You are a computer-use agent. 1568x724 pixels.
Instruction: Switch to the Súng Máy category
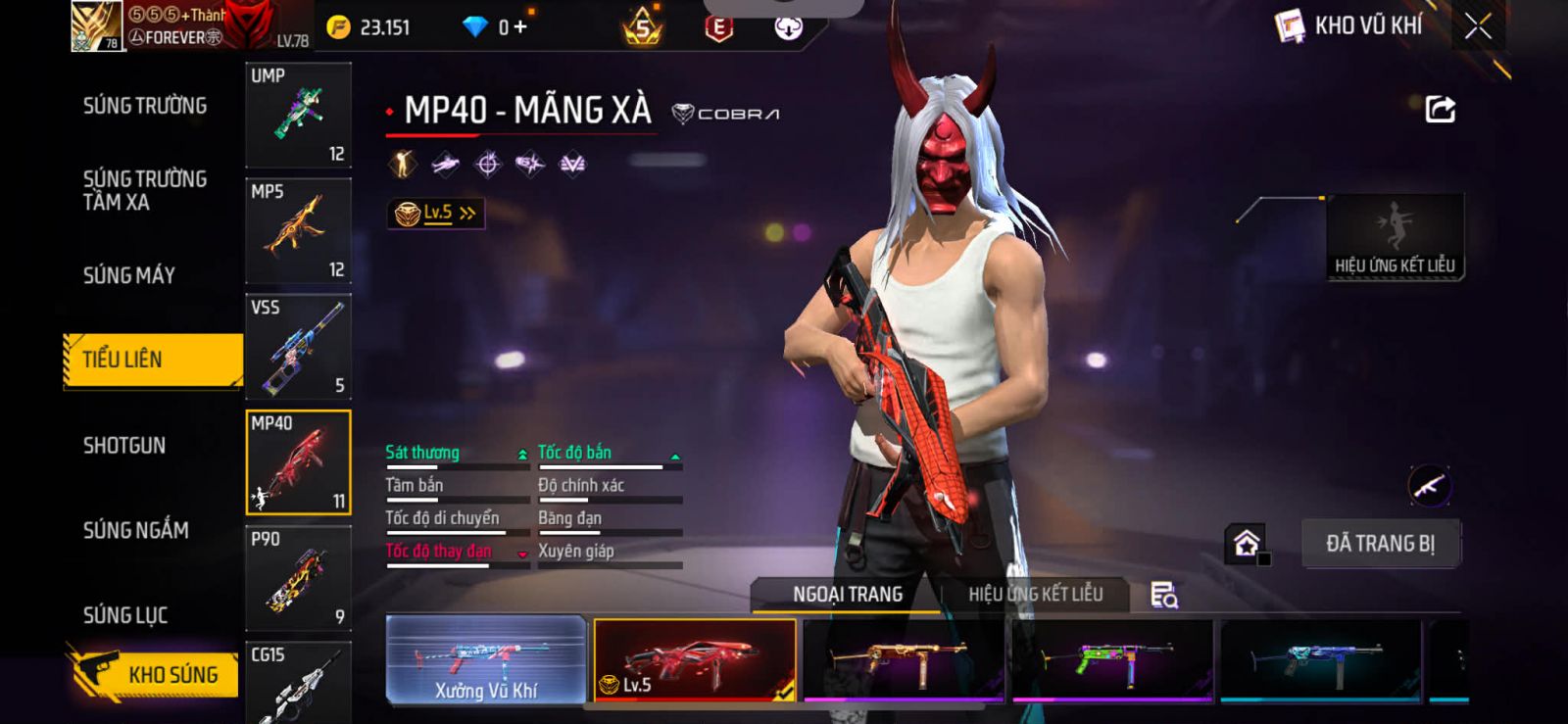click(x=129, y=275)
